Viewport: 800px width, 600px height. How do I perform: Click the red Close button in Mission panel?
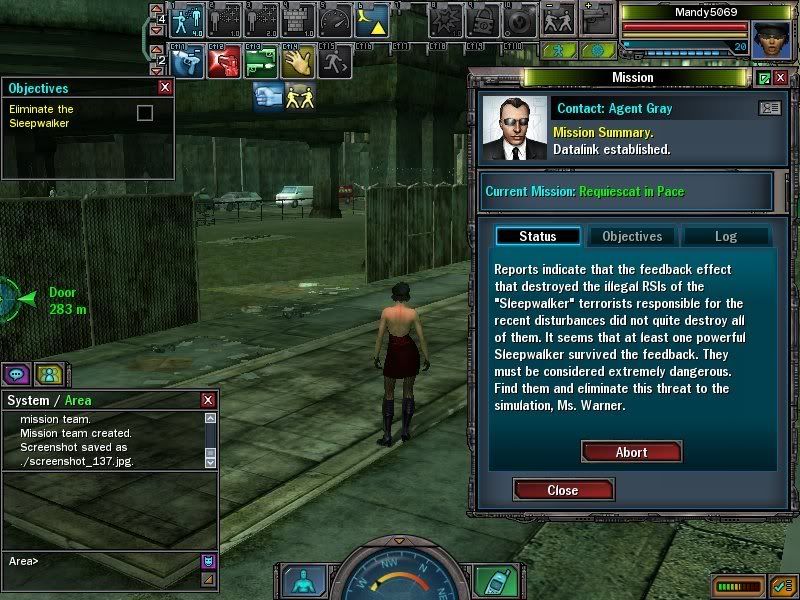[563, 490]
